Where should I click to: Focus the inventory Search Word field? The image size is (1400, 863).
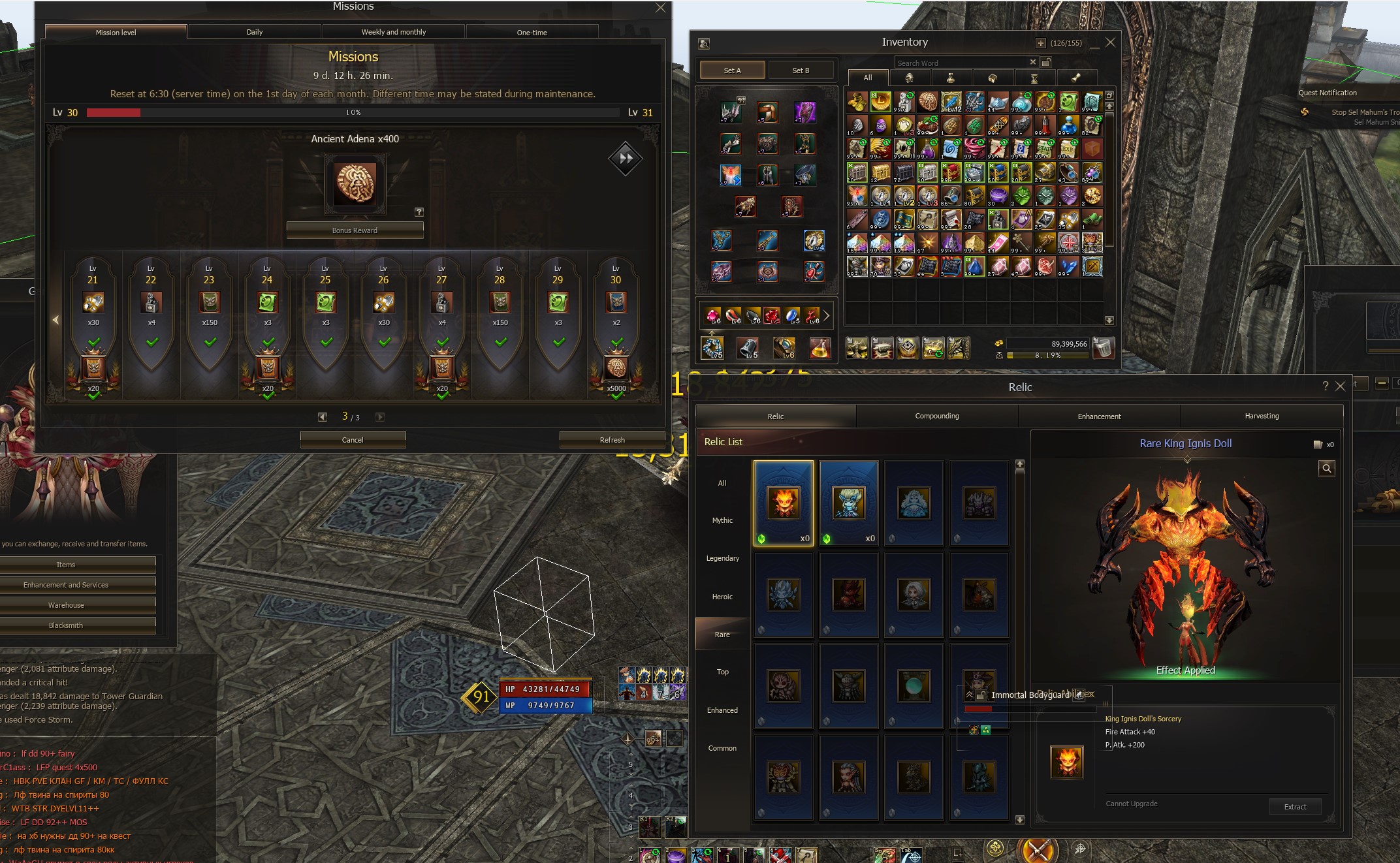(x=960, y=63)
